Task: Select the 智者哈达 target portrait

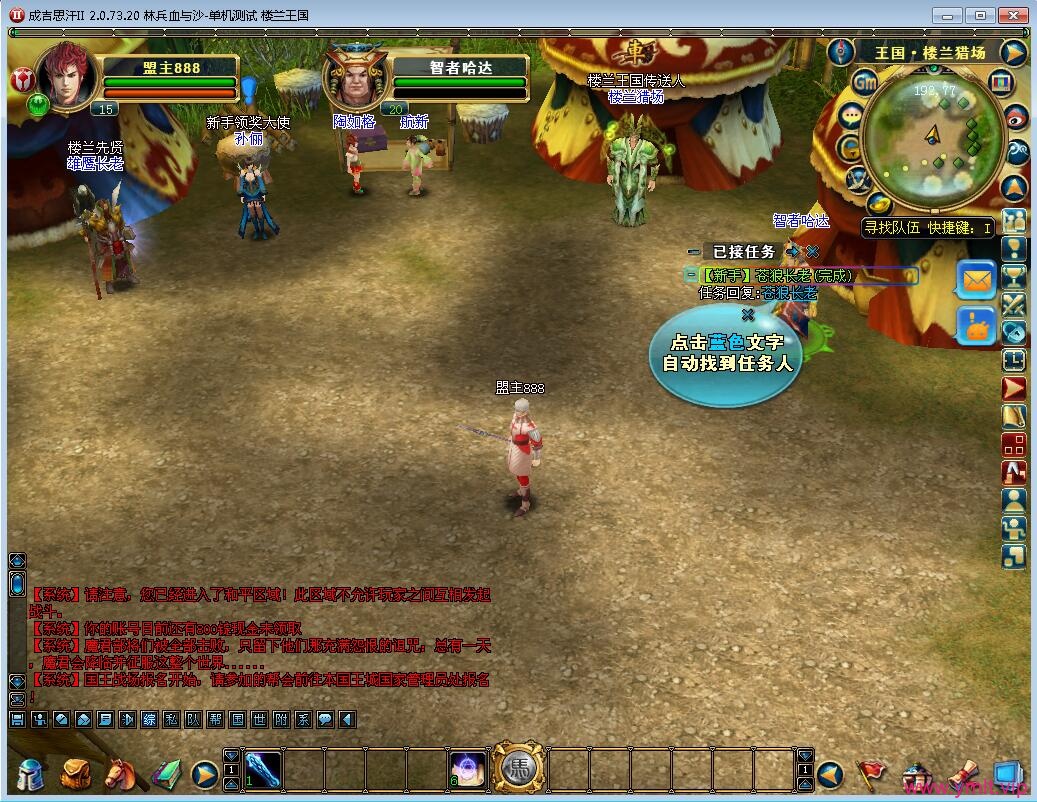Action: [354, 79]
